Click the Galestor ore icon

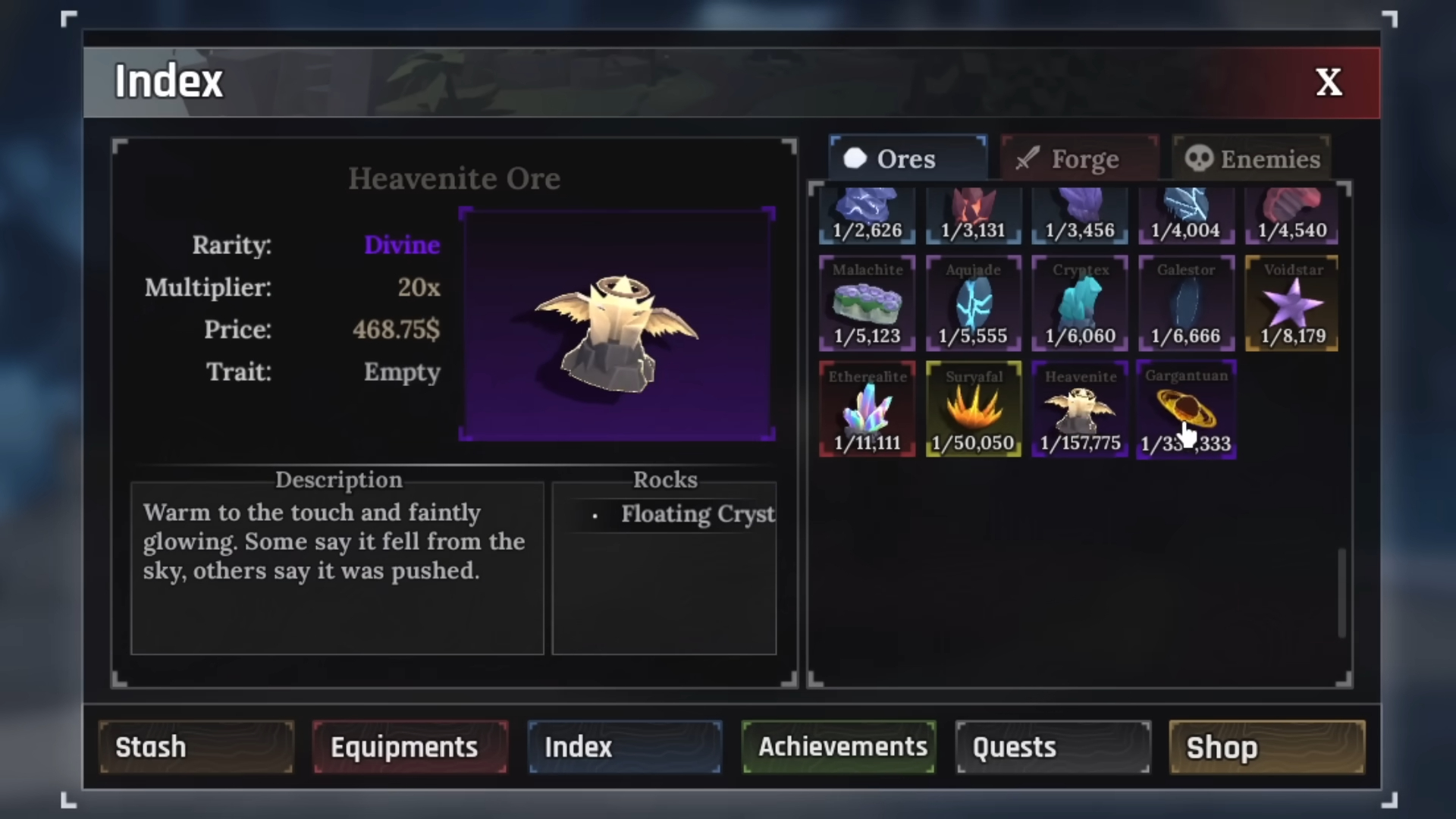[1186, 303]
